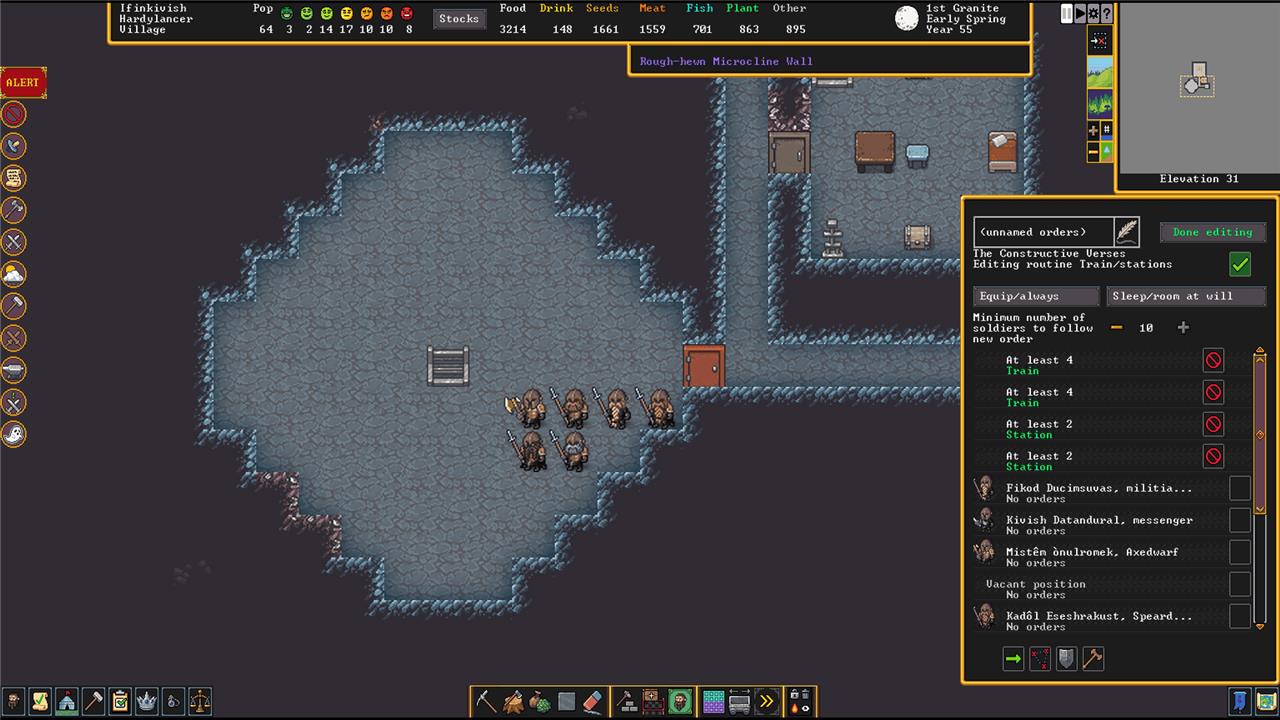This screenshot has width=1280, height=720.
Task: Tick the checkbox for Fikod Ducimsuvas
Action: (x=1240, y=488)
